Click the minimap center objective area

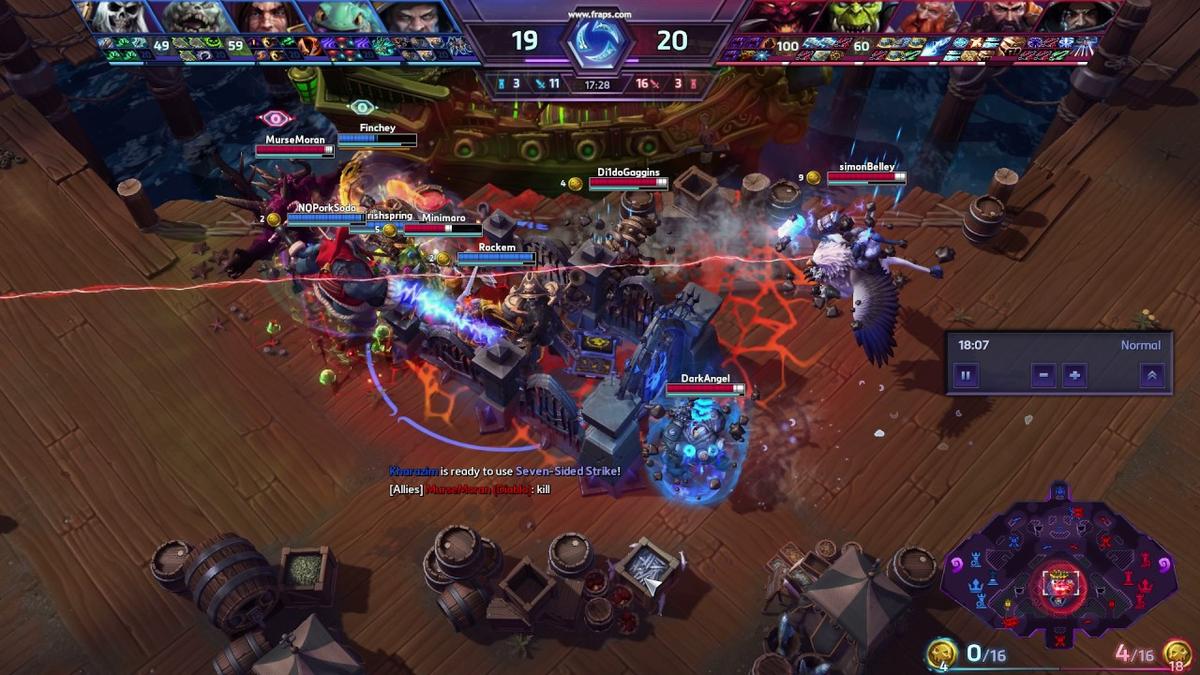click(x=1062, y=580)
